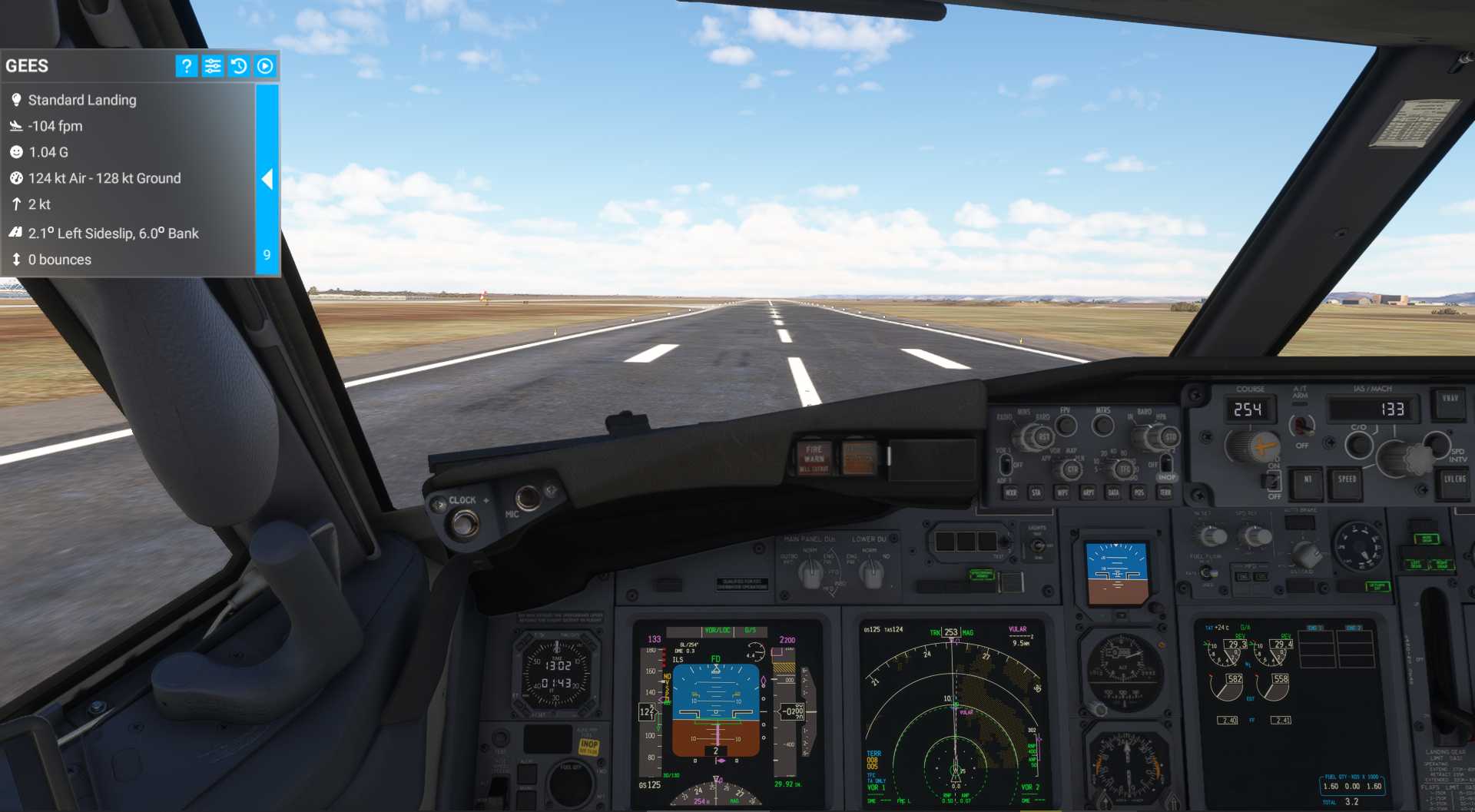The height and width of the screenshot is (812, 1475).
Task: Start the GEES landing replay
Action: coord(265,66)
